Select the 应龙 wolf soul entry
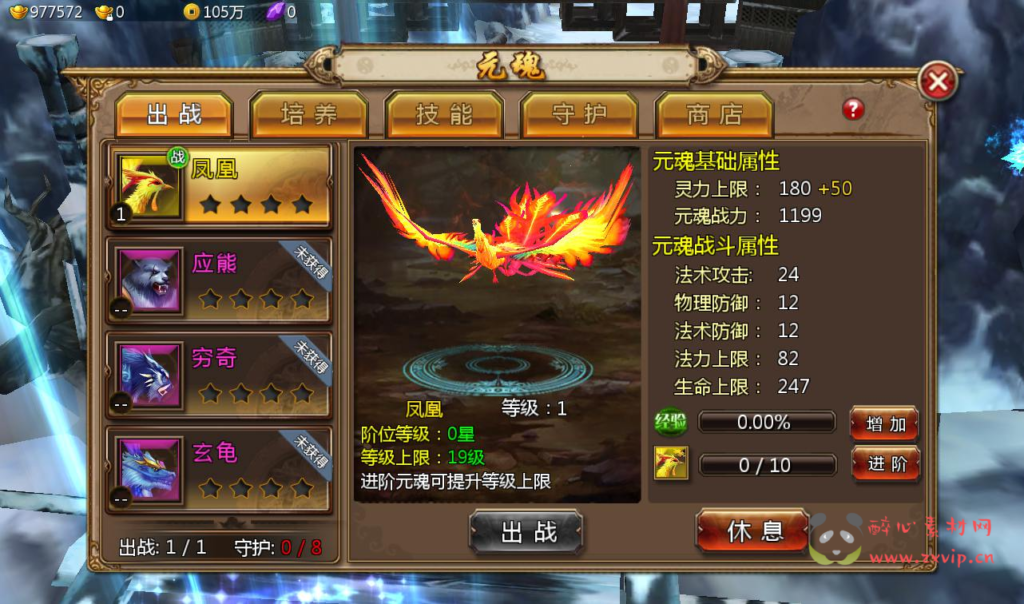 pyautogui.click(x=221, y=281)
